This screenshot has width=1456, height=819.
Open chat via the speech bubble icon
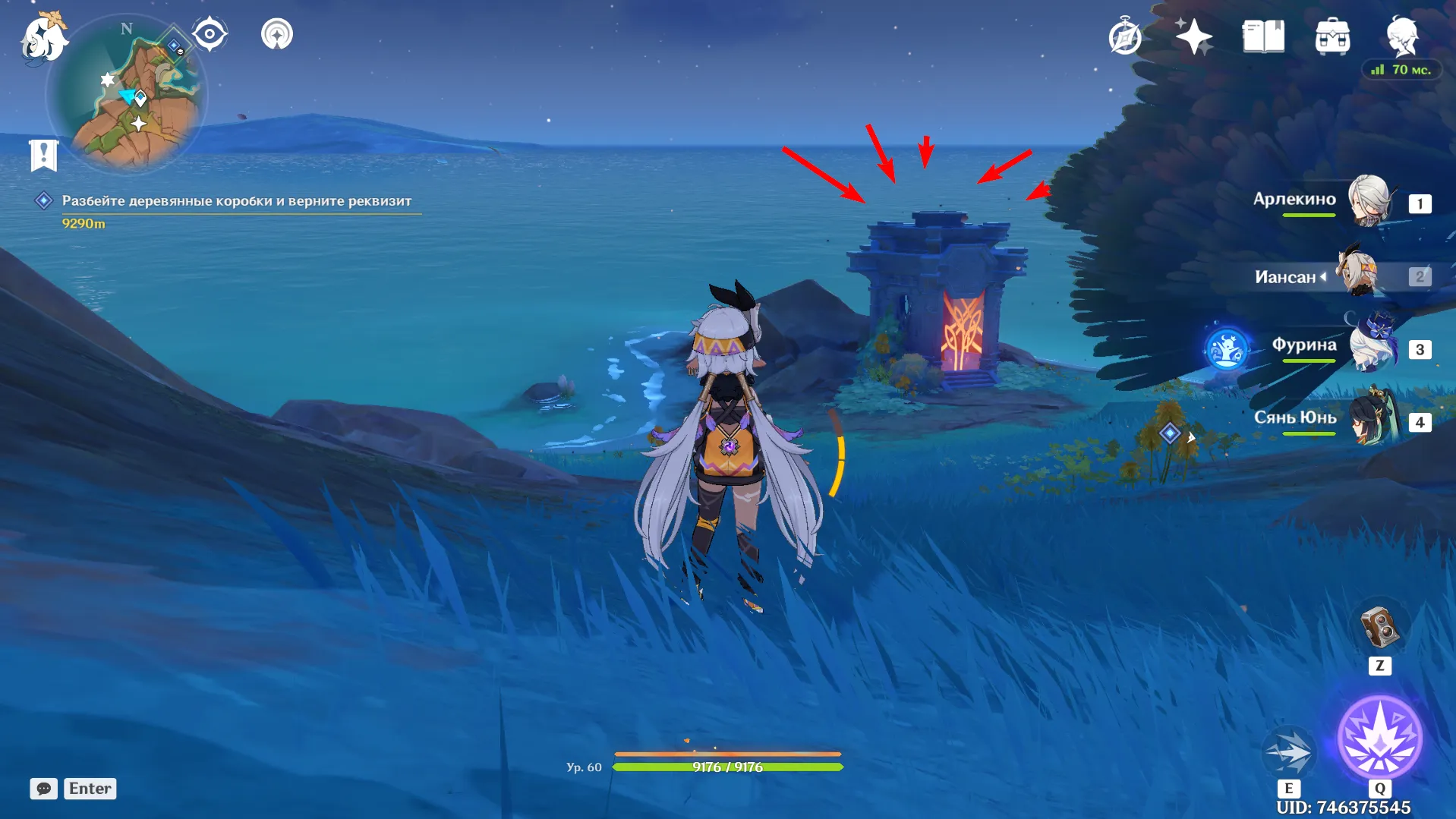[43, 789]
